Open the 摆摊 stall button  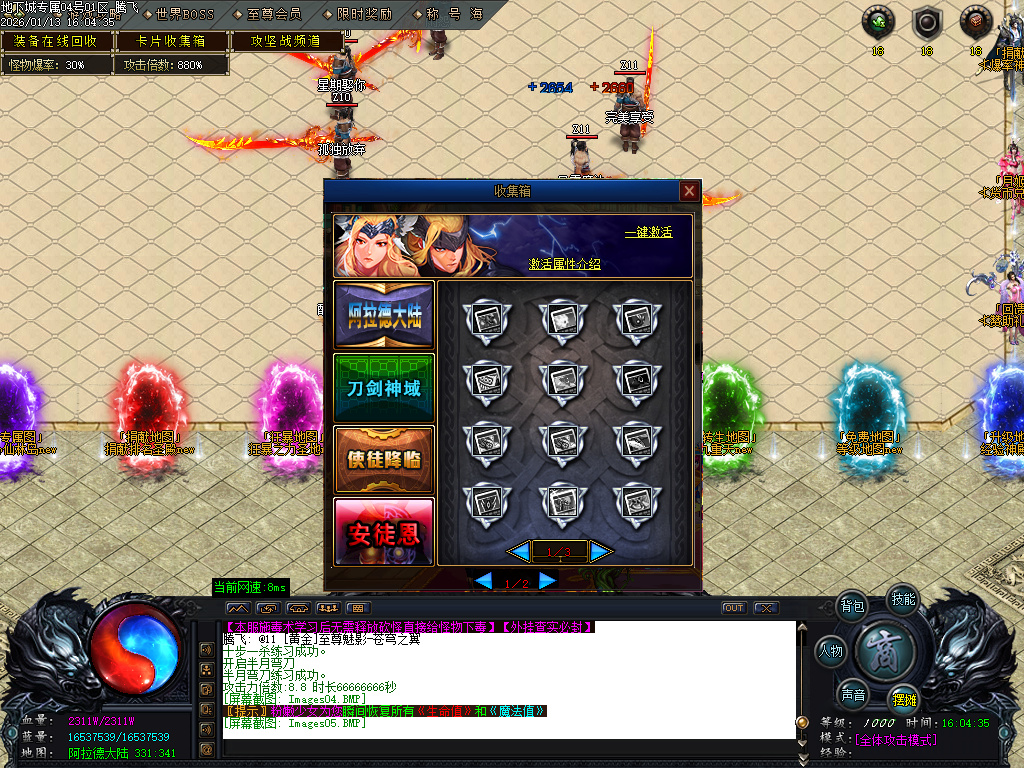(904, 699)
